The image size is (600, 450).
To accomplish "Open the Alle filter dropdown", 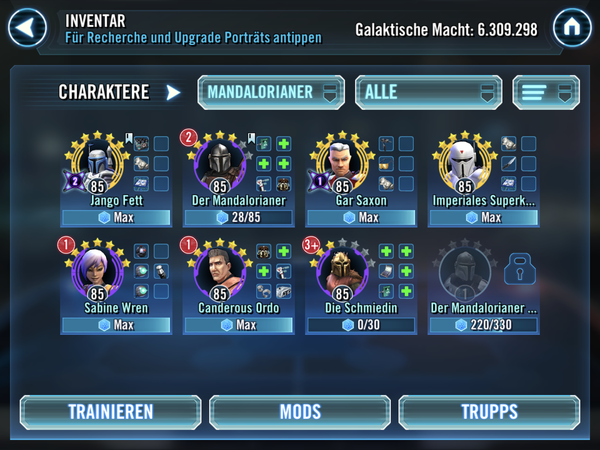I will 428,92.
